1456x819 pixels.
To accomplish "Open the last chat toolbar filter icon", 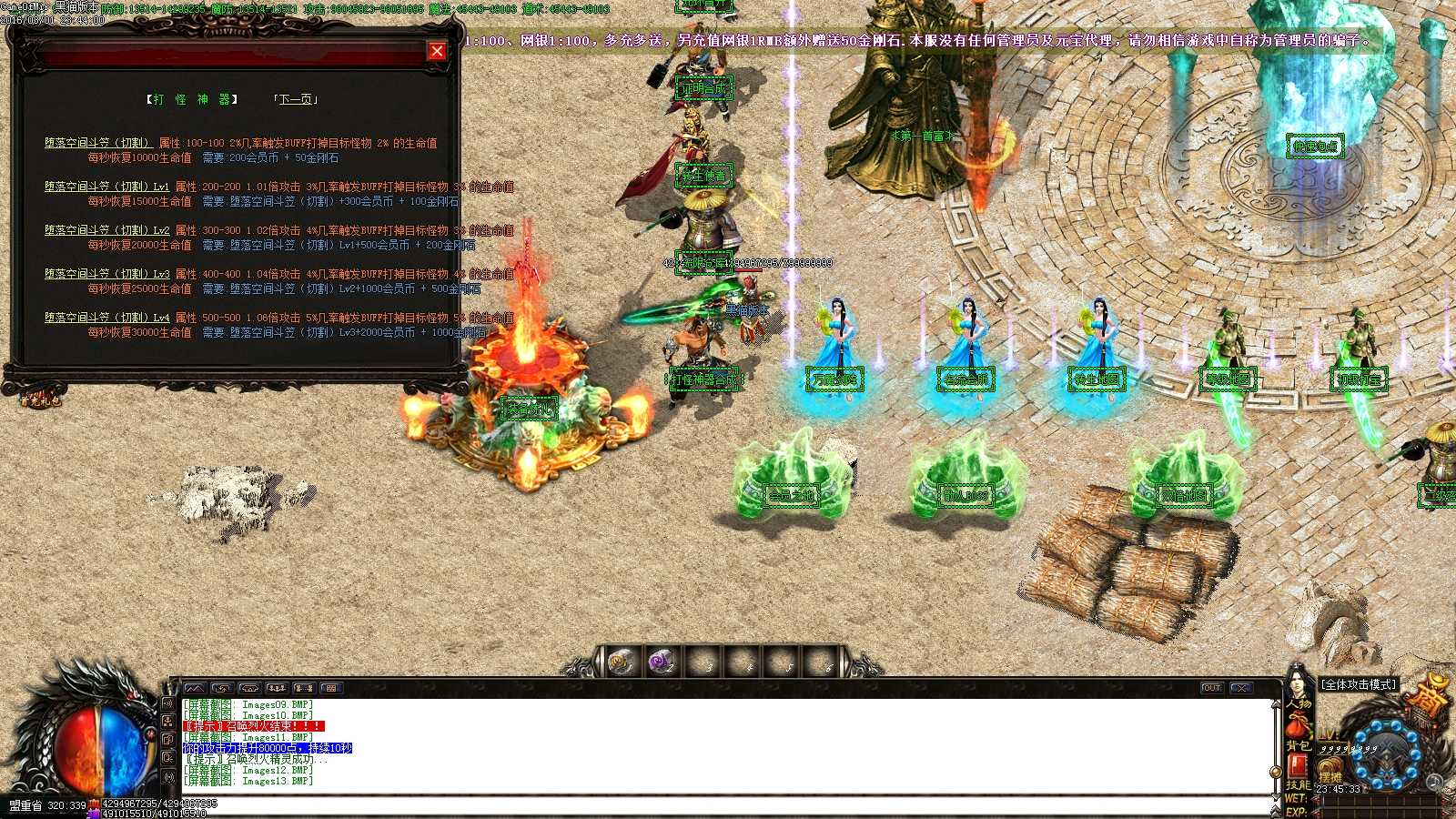I will (x=329, y=688).
